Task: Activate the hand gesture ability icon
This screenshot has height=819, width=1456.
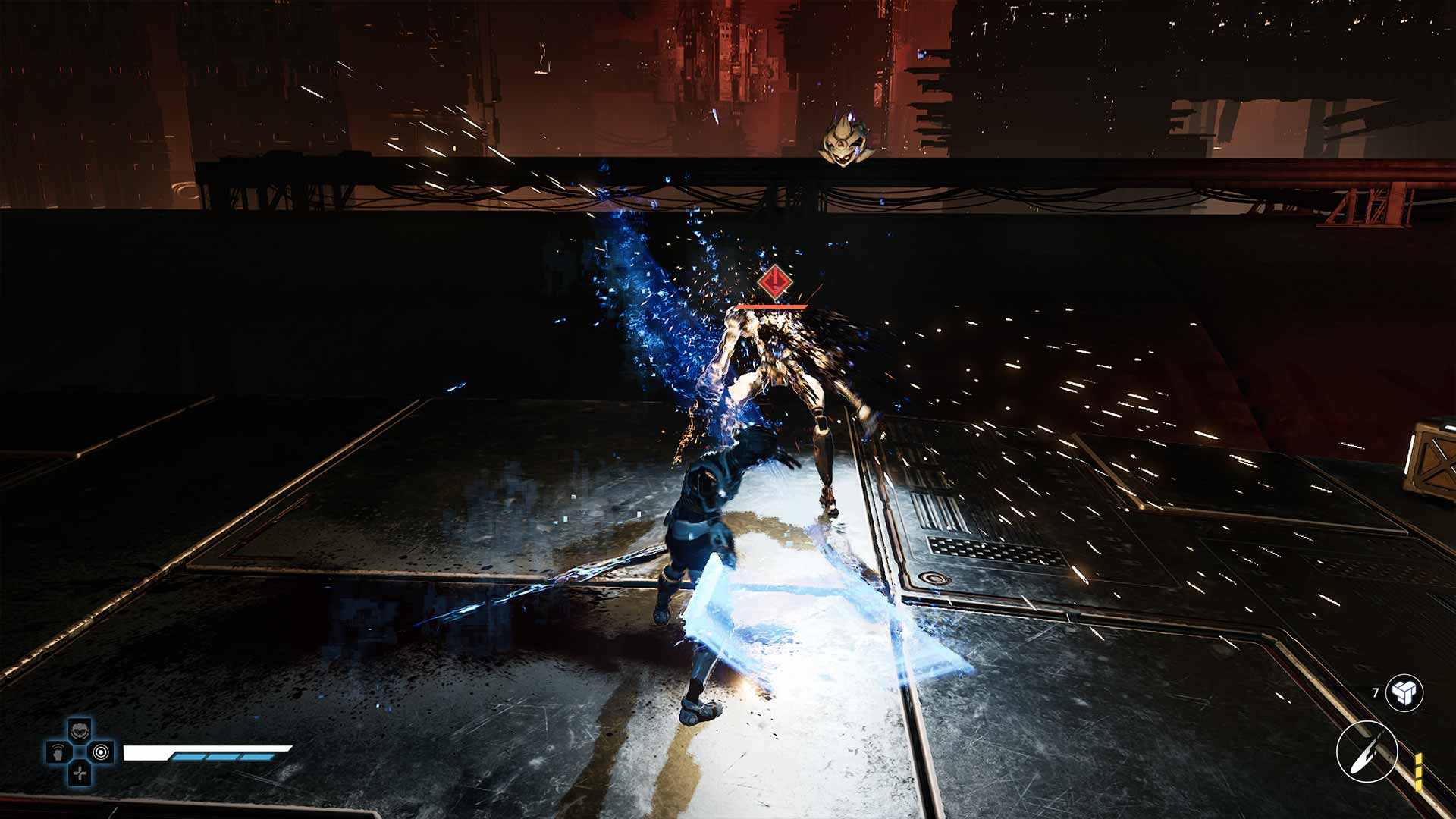Action: [58, 752]
